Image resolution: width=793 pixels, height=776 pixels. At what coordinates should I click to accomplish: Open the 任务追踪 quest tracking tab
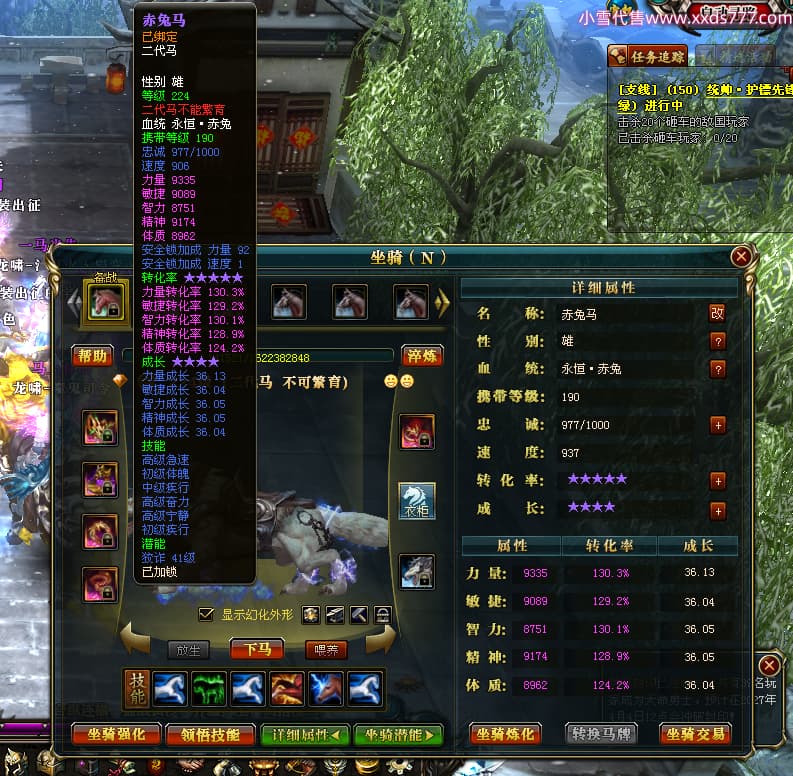(647, 57)
